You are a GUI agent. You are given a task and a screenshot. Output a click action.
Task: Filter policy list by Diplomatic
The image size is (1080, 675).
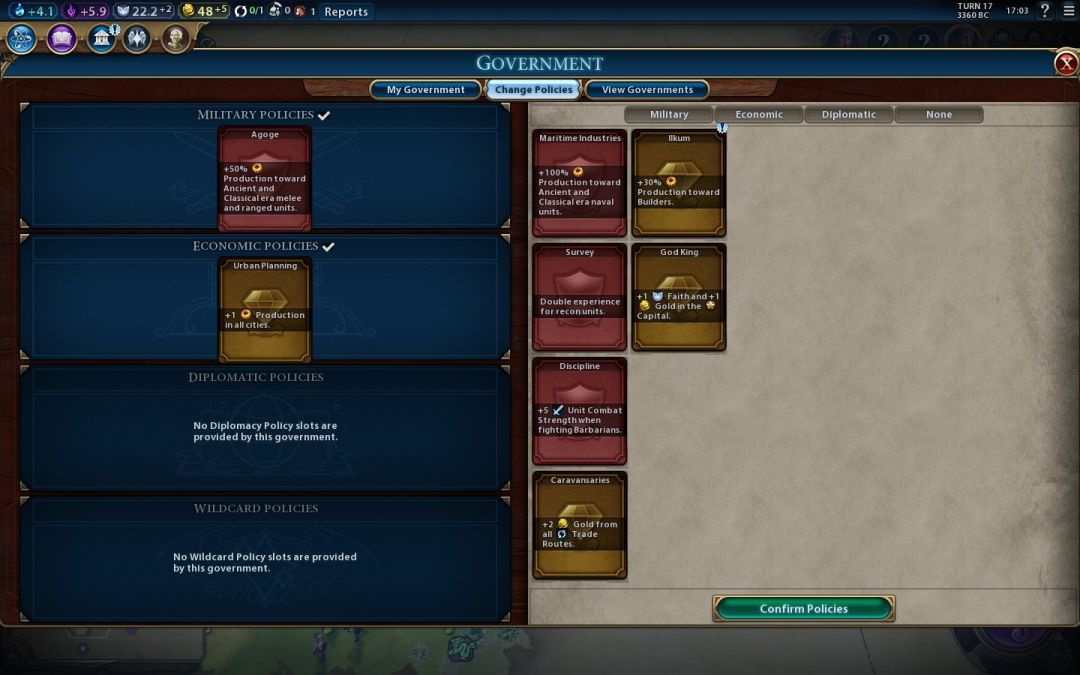tap(848, 115)
